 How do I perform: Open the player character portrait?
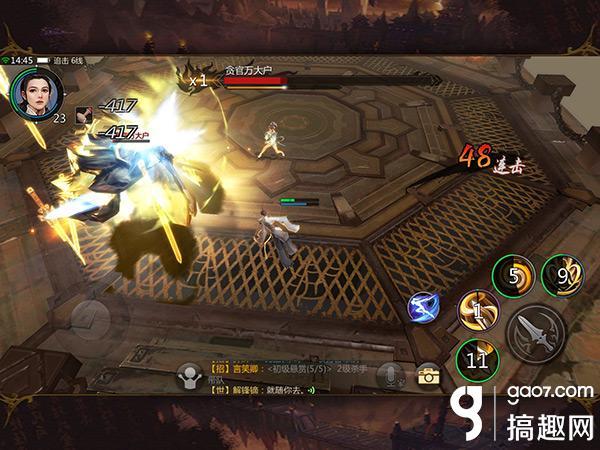[37, 92]
